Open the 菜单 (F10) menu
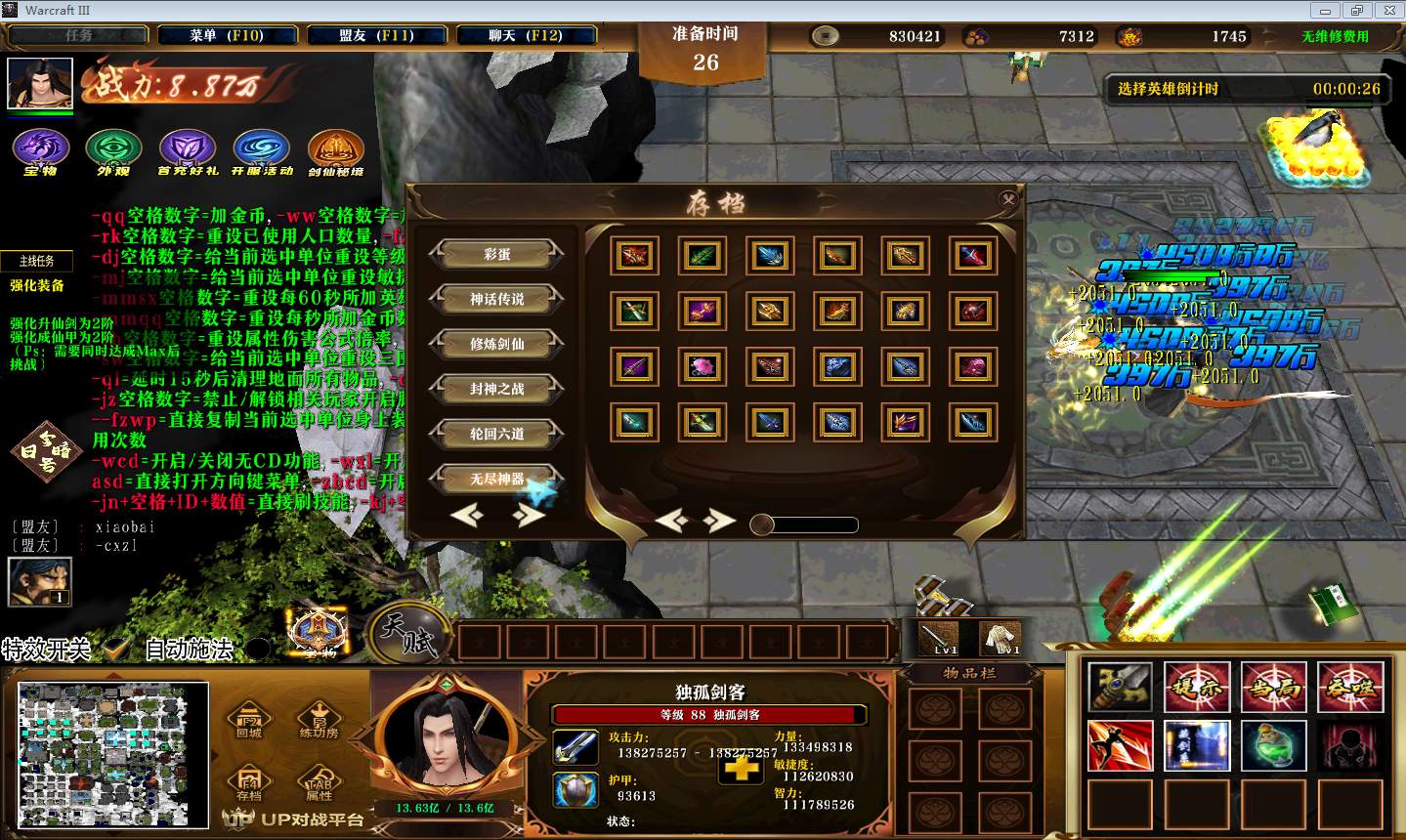The image size is (1406, 840). coord(227,35)
